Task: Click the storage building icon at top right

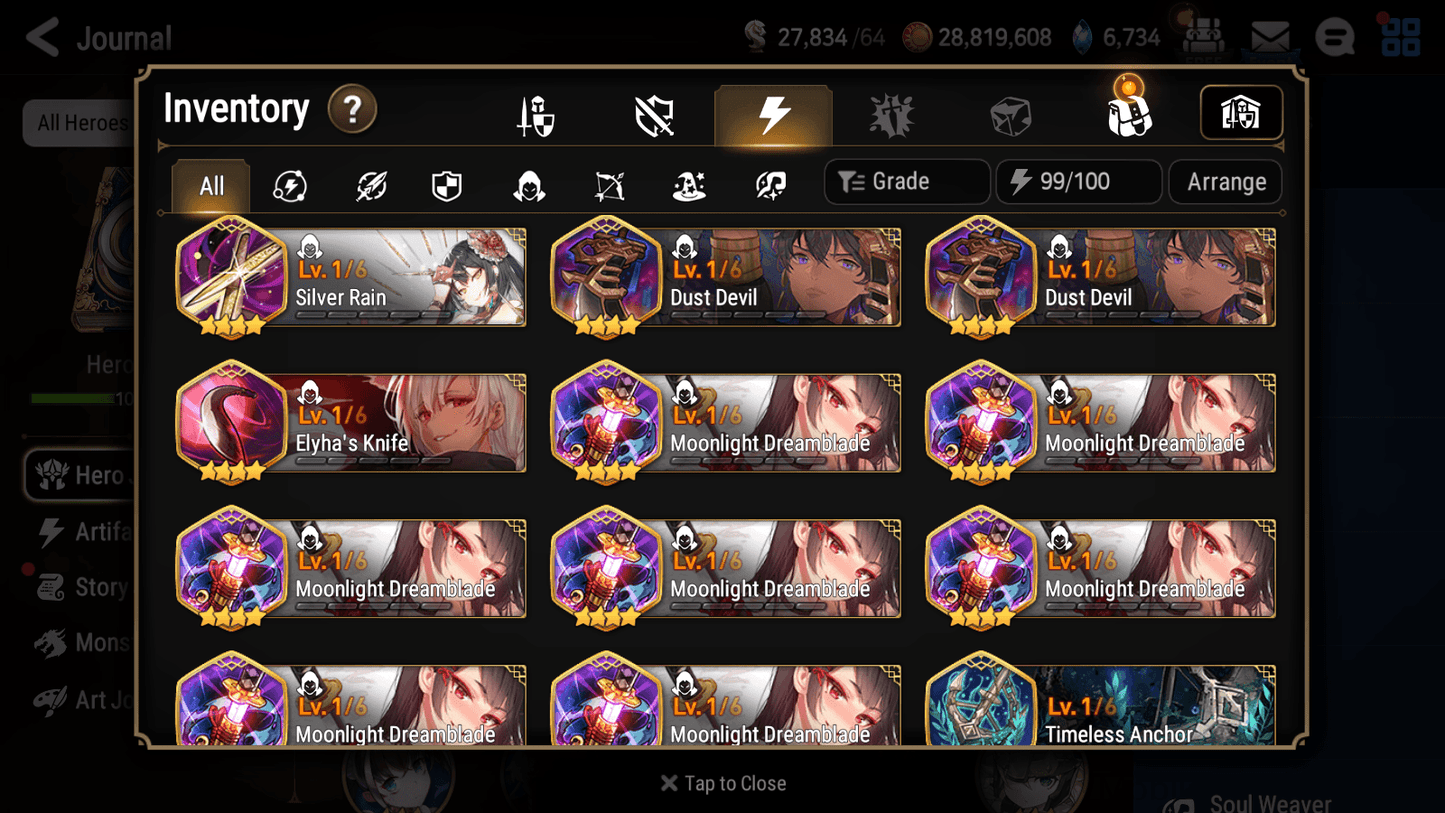Action: 1241,113
